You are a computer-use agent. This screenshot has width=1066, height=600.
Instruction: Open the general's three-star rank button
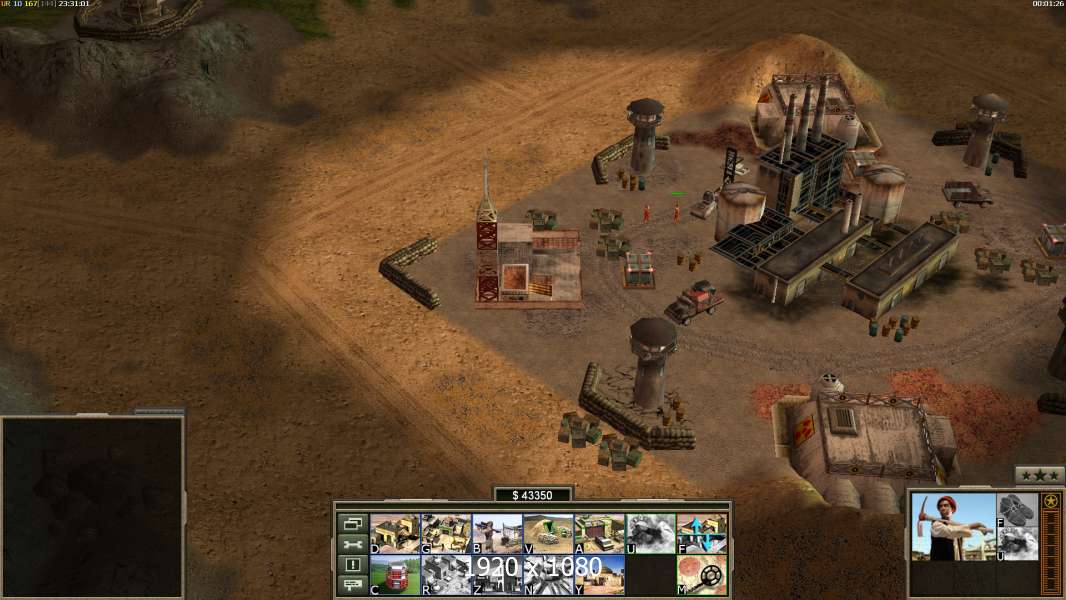[x=1039, y=475]
